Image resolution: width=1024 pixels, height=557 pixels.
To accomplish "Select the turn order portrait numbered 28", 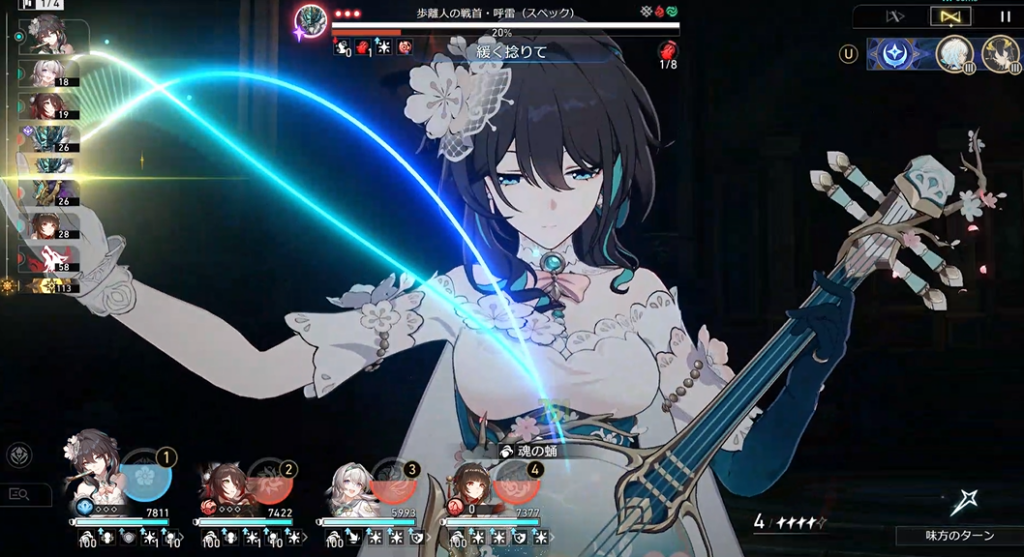I will pyautogui.click(x=49, y=225).
